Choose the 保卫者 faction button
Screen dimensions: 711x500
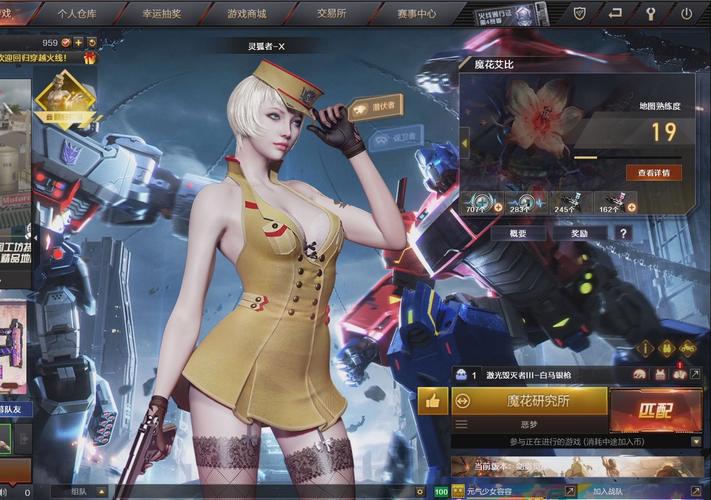(392, 139)
